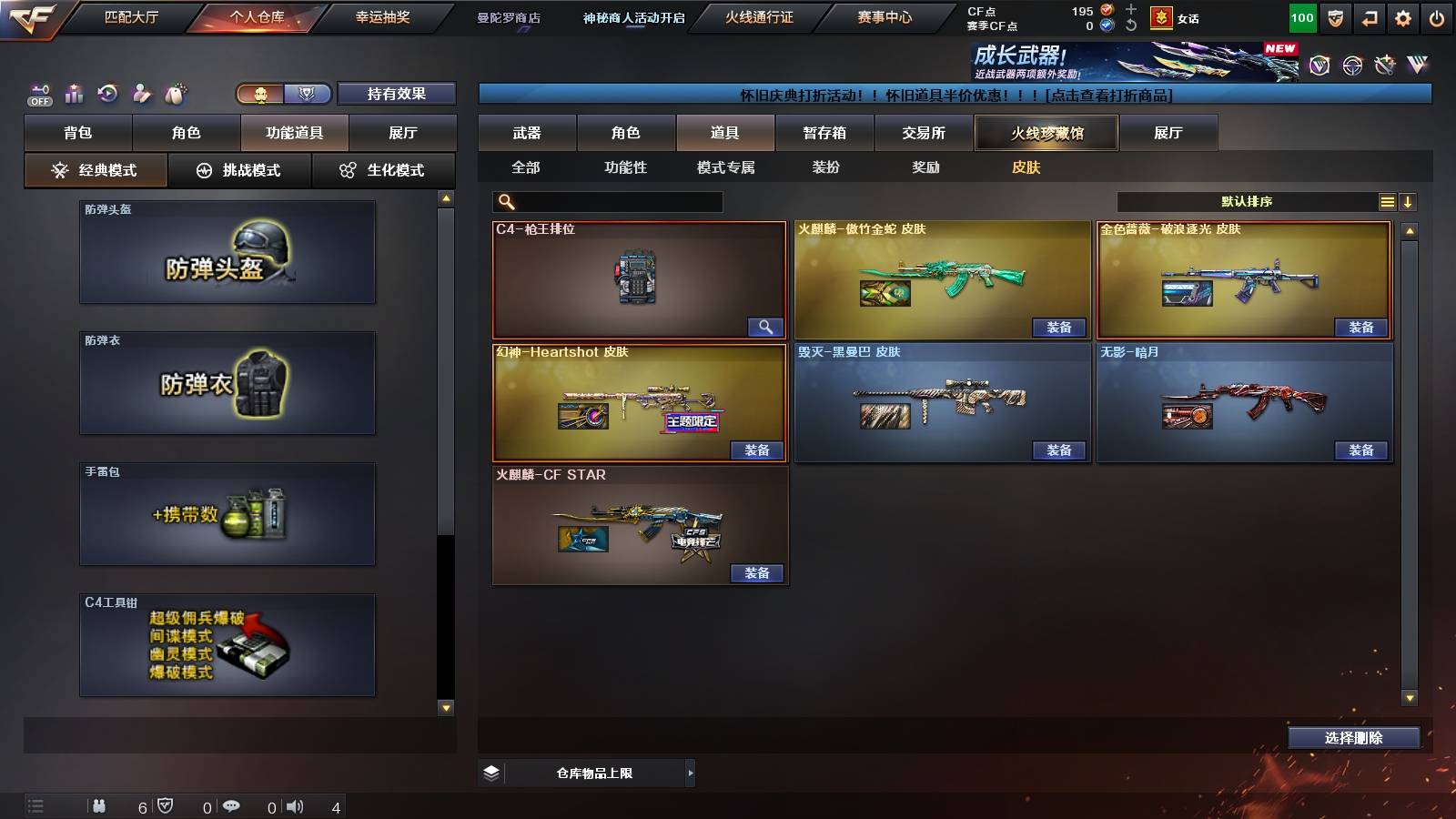Click the 持有效果 button
The image size is (1456, 819).
pyautogui.click(x=397, y=94)
